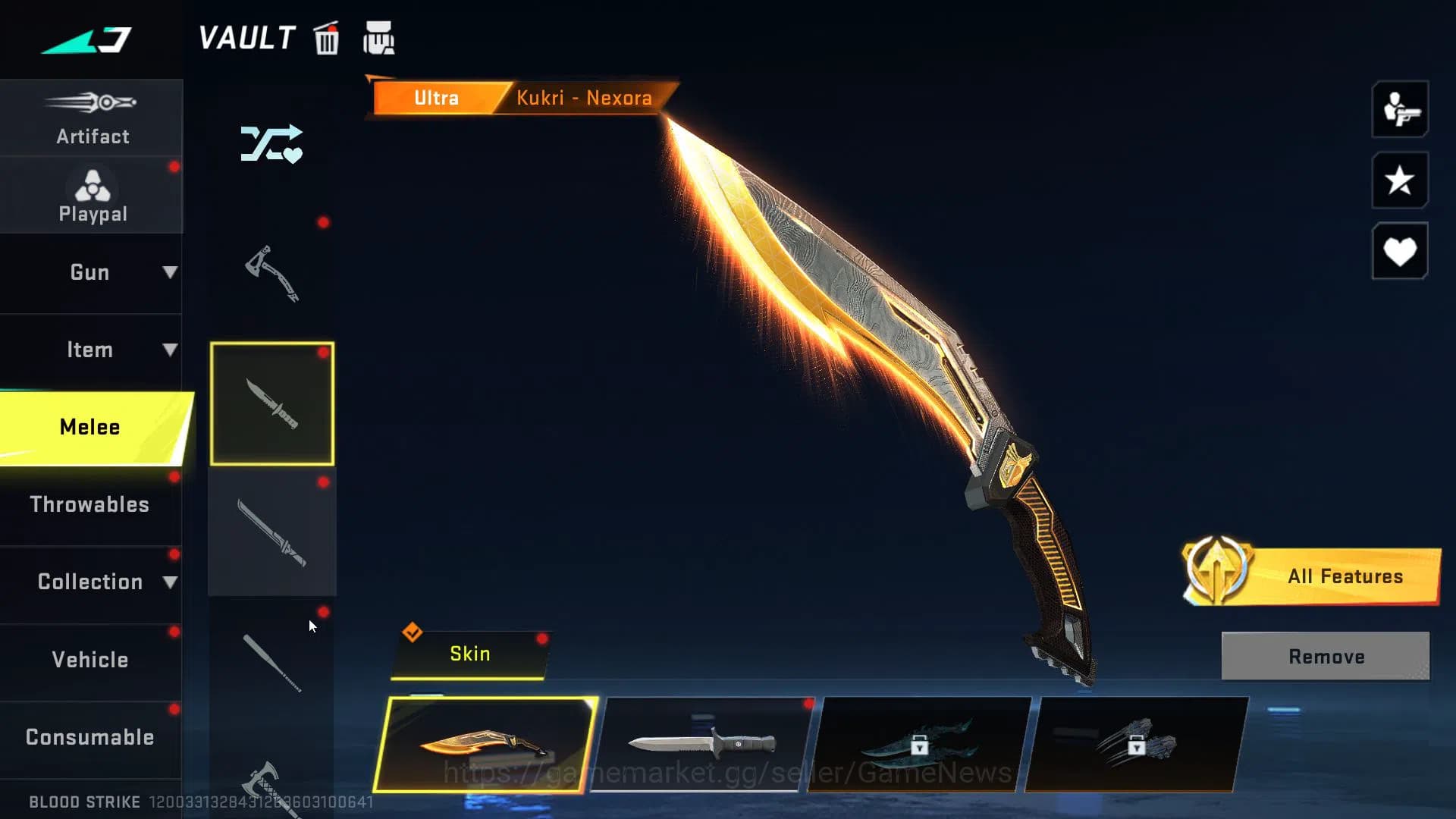Open the character-with-gun preview icon
This screenshot has width=1456, height=819.
(x=1399, y=111)
